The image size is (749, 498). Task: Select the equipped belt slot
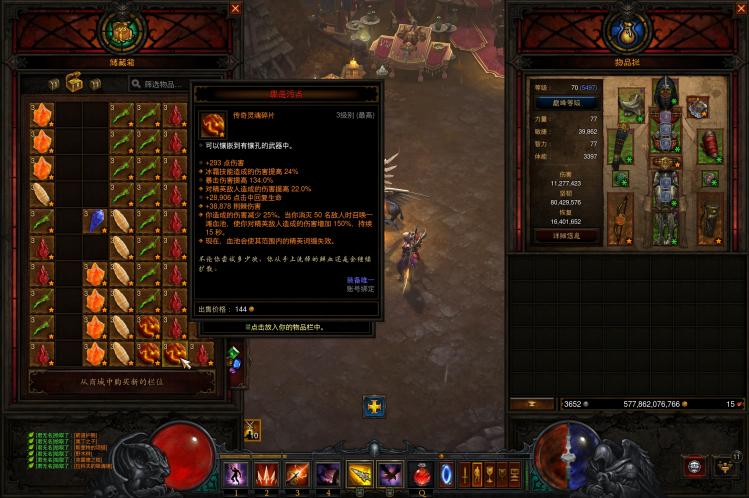coord(665,162)
